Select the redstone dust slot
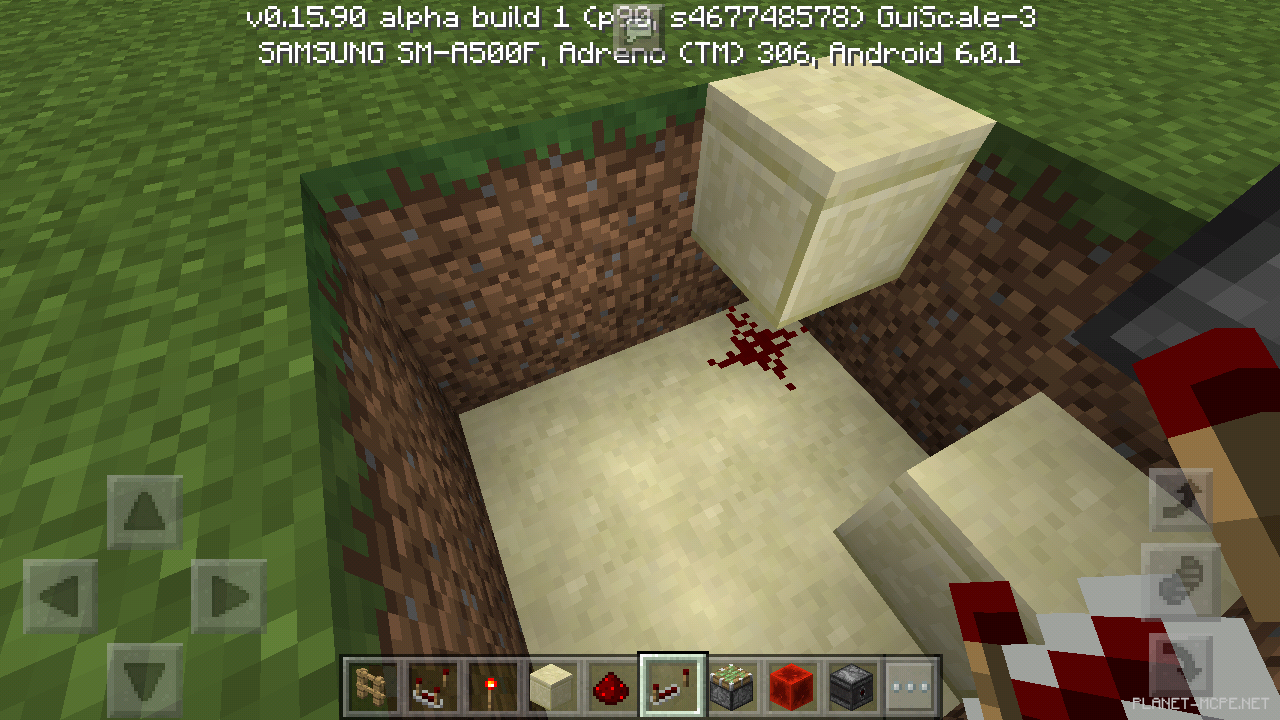 tap(610, 686)
